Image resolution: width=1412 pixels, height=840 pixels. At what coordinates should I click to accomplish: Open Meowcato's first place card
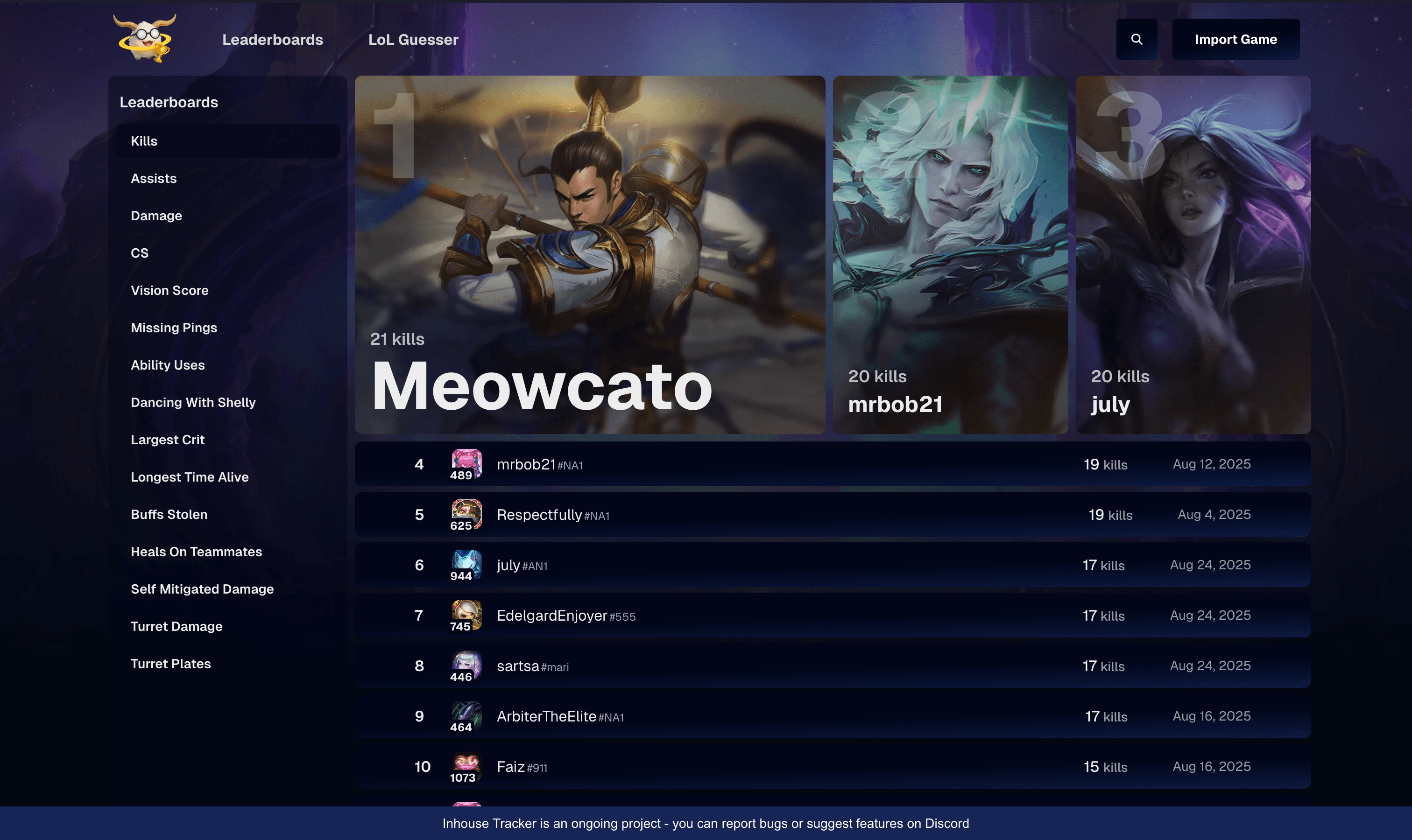(589, 255)
